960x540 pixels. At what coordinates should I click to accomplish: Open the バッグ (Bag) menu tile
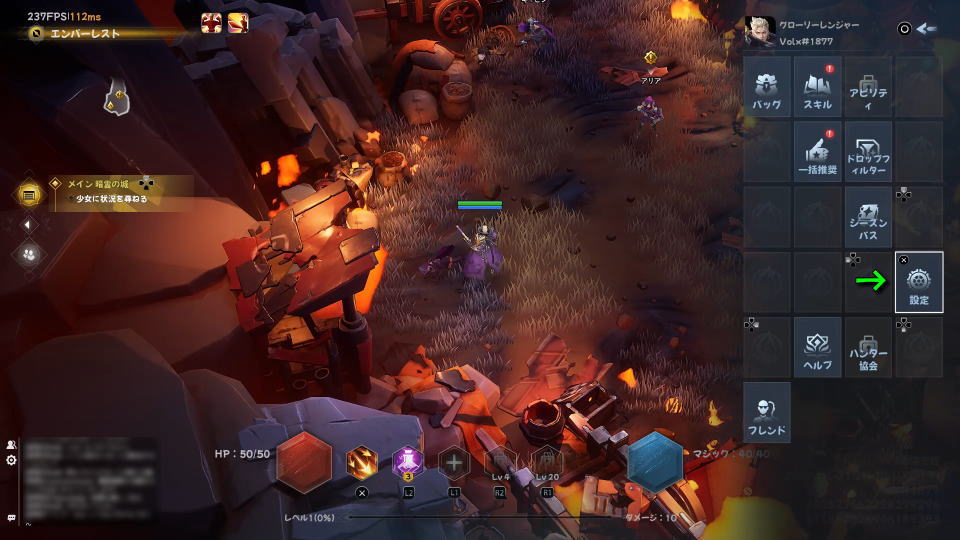[x=768, y=87]
